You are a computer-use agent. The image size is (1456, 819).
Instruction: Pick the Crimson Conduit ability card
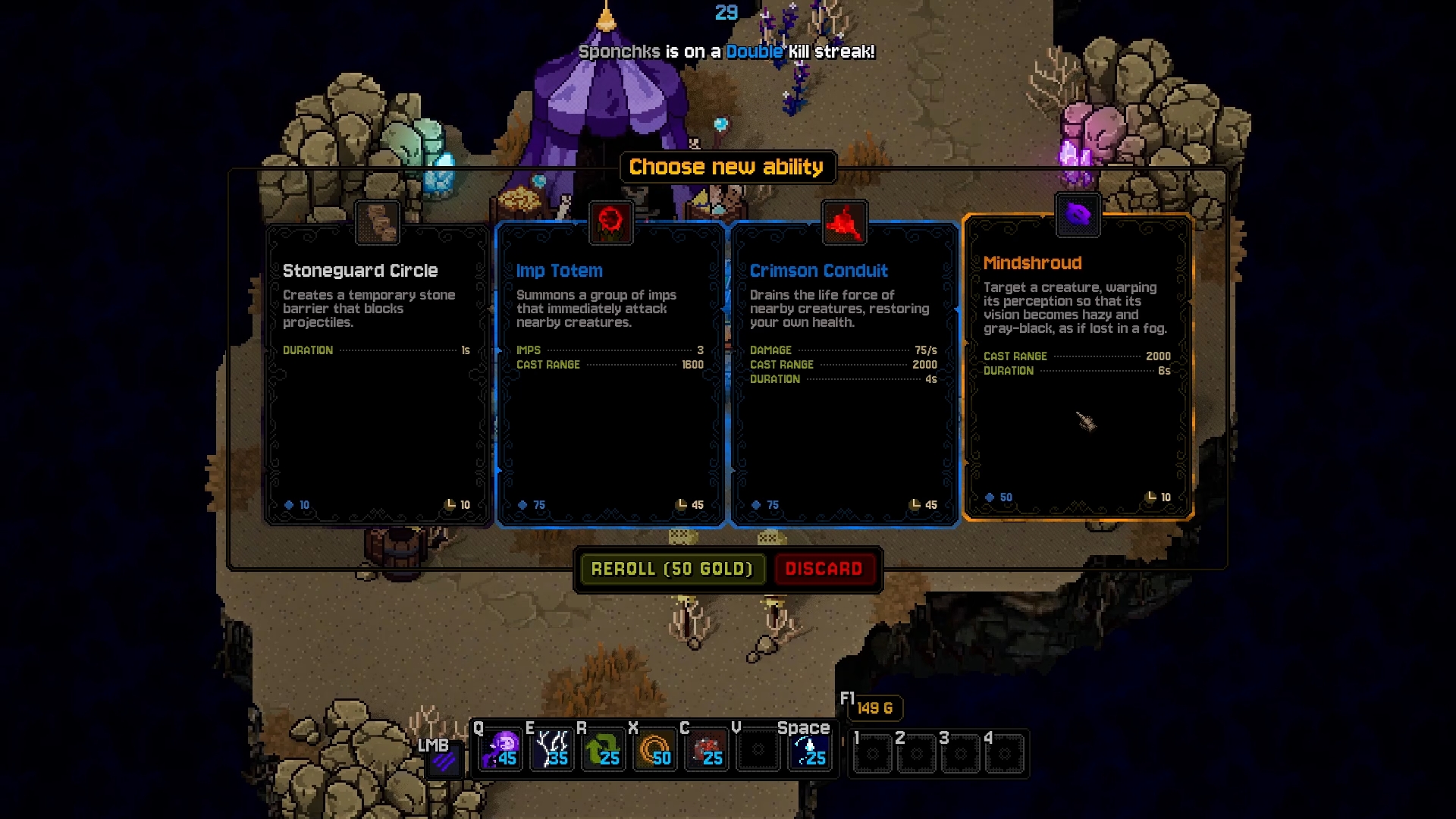coord(844,373)
